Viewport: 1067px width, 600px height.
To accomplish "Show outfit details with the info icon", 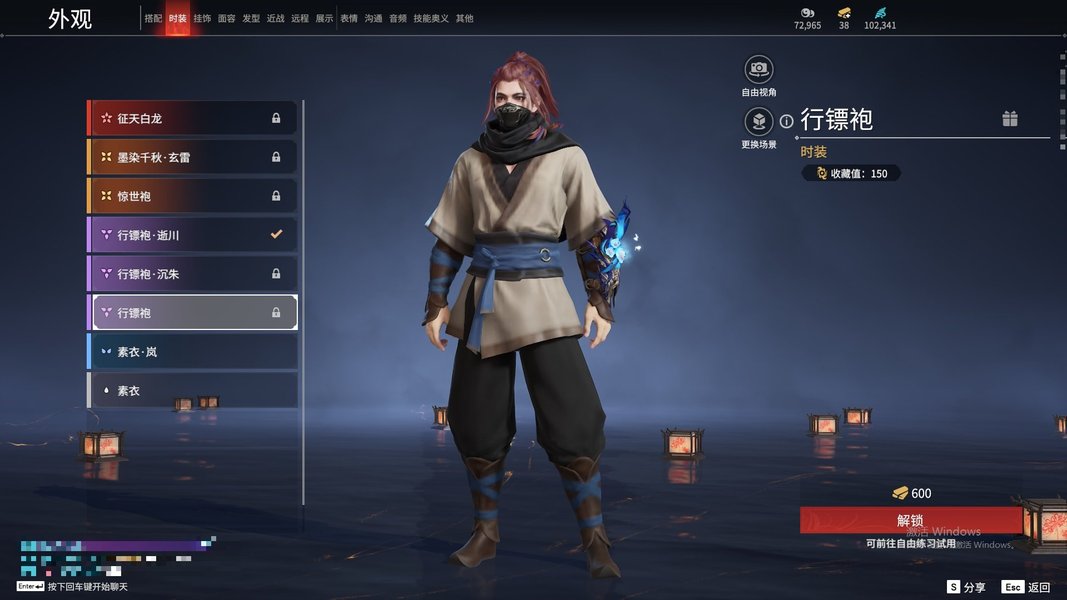I will pyautogui.click(x=787, y=121).
